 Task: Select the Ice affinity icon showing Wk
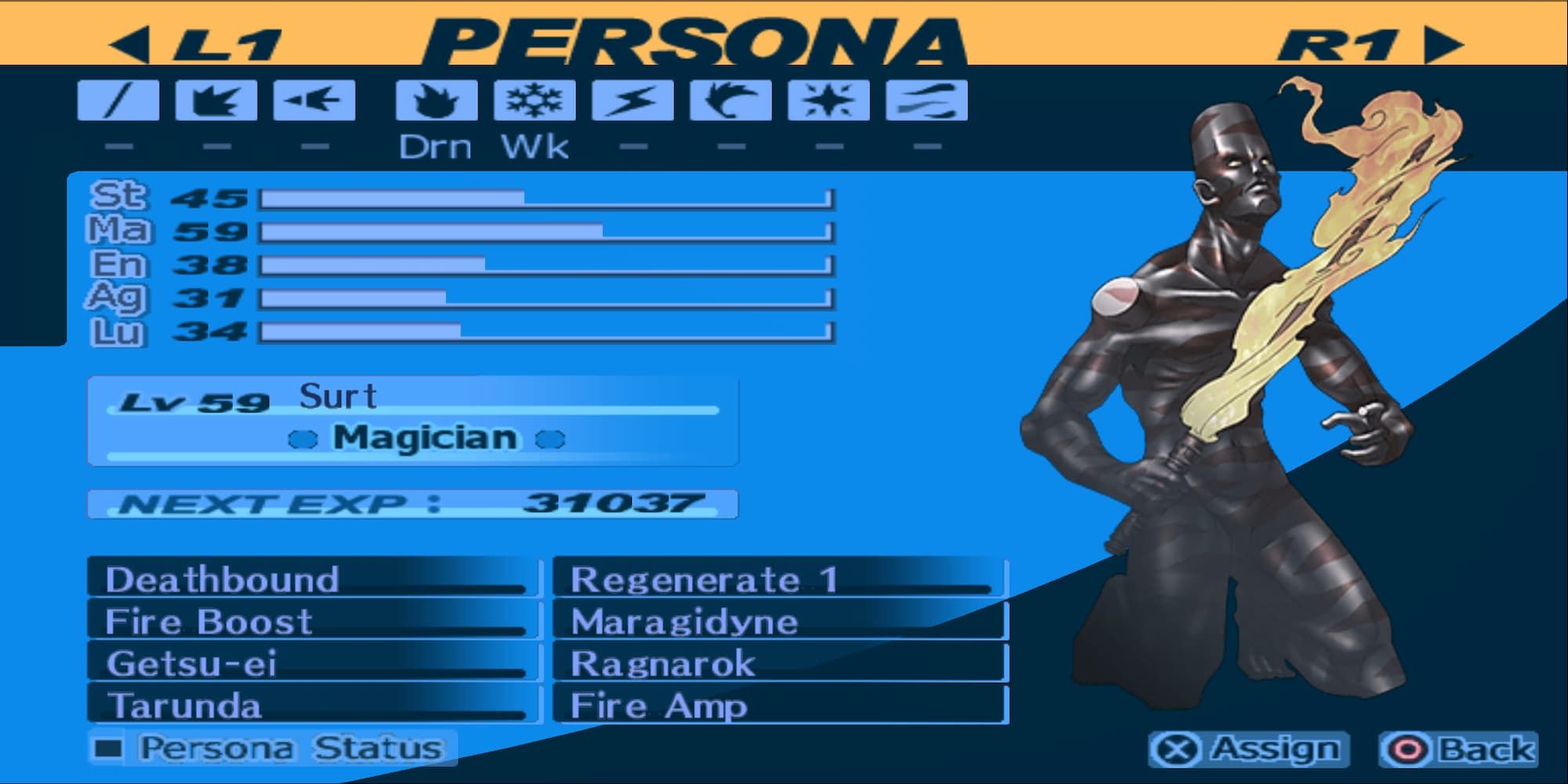tap(533, 102)
